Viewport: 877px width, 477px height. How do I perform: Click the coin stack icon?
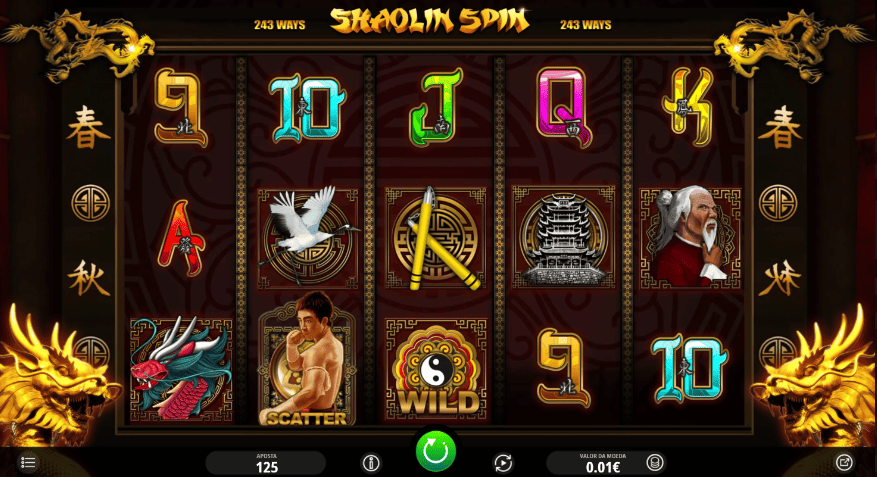[x=654, y=462]
